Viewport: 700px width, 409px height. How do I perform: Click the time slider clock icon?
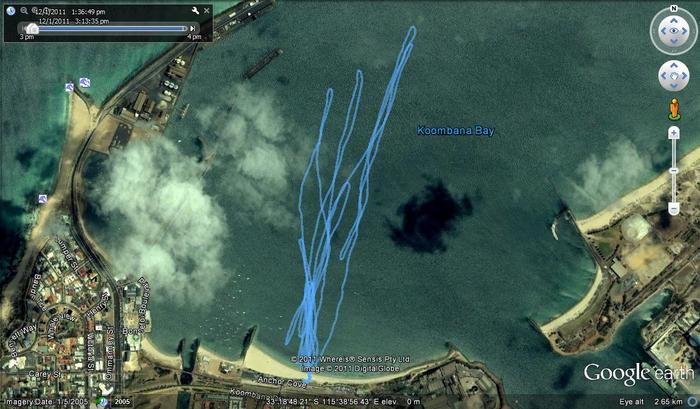[10, 11]
